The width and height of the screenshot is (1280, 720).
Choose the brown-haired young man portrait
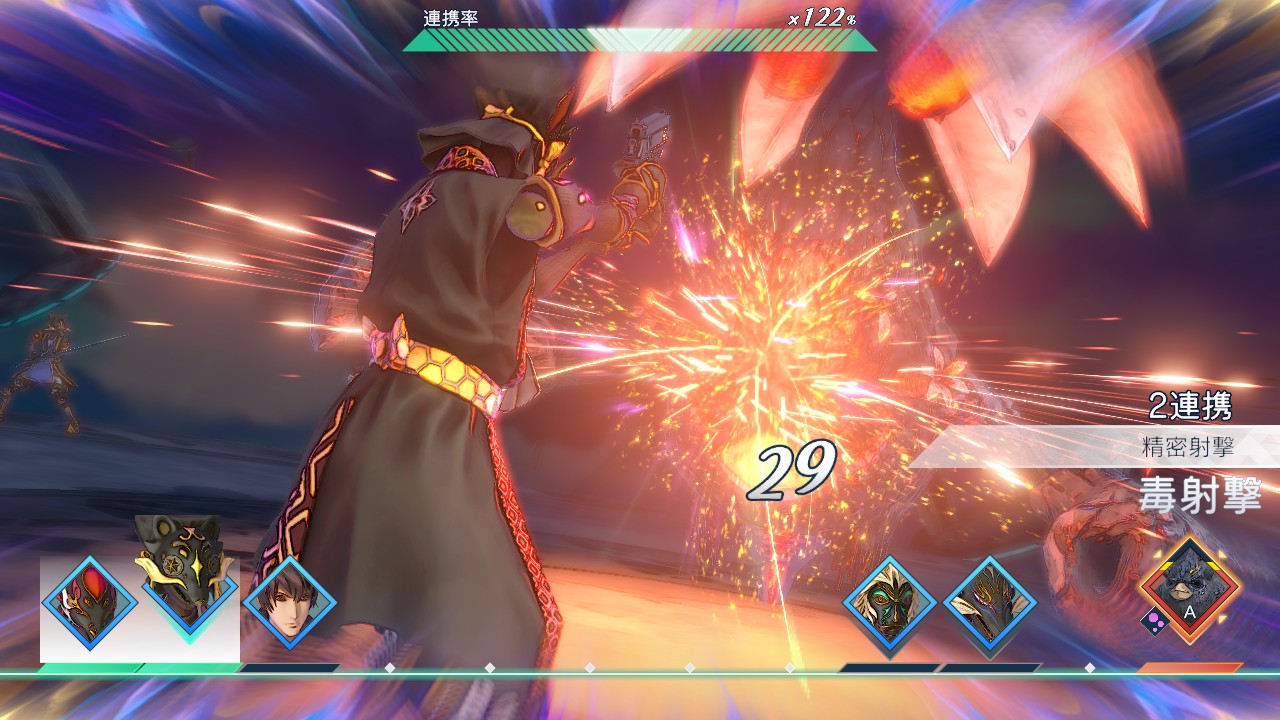click(290, 603)
